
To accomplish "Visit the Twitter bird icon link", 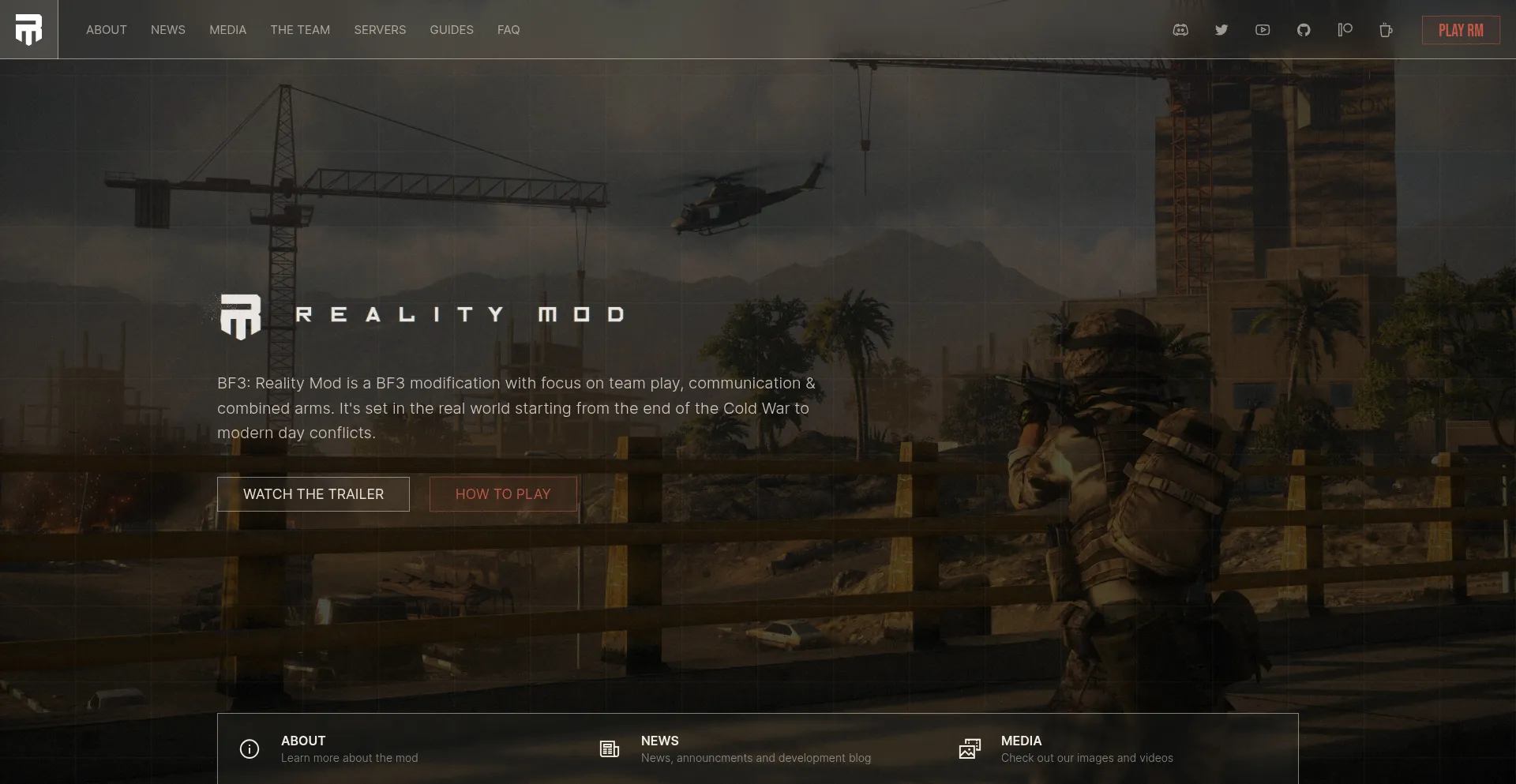I will pos(1221,30).
